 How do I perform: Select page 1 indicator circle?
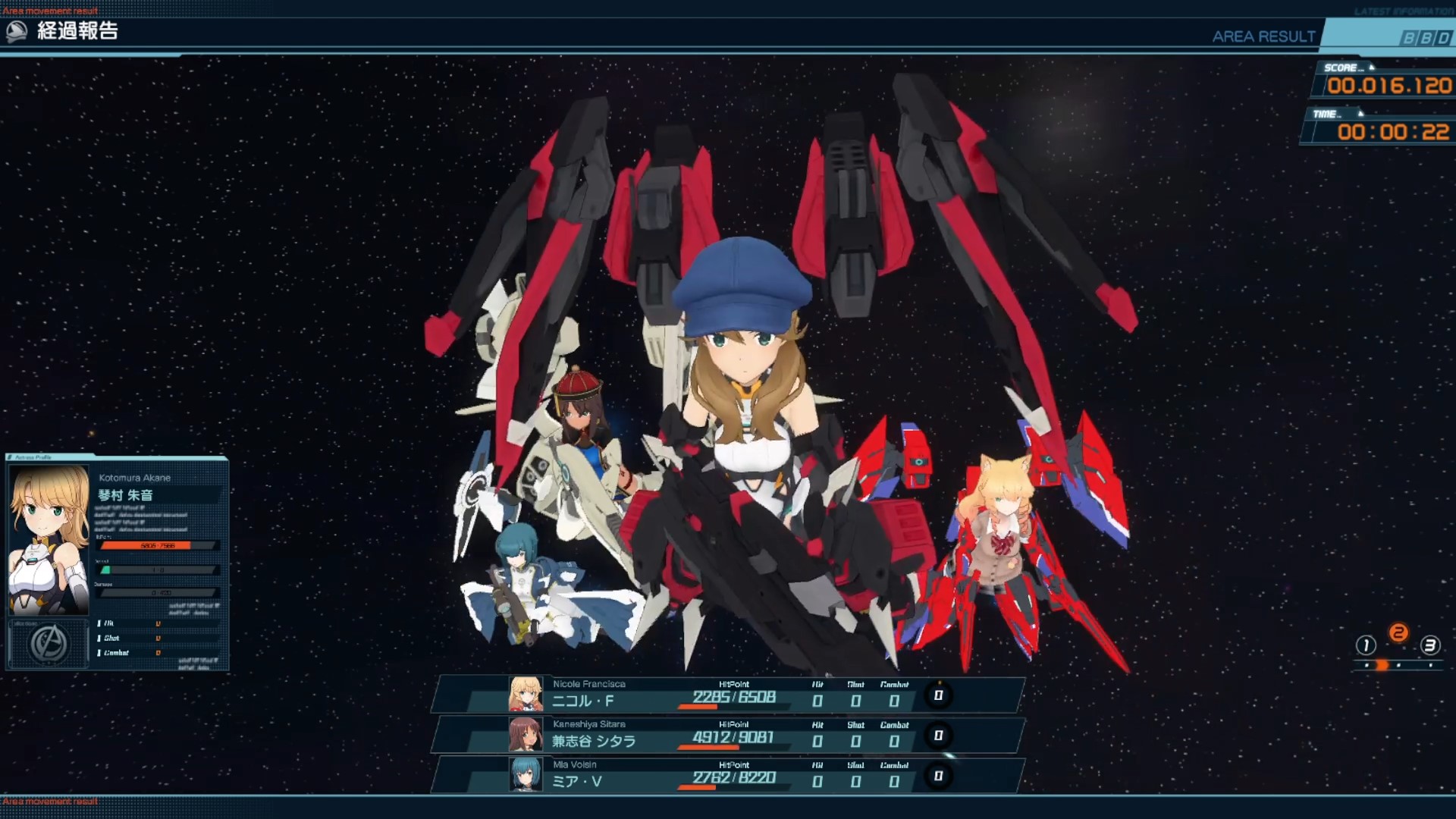[1366, 645]
